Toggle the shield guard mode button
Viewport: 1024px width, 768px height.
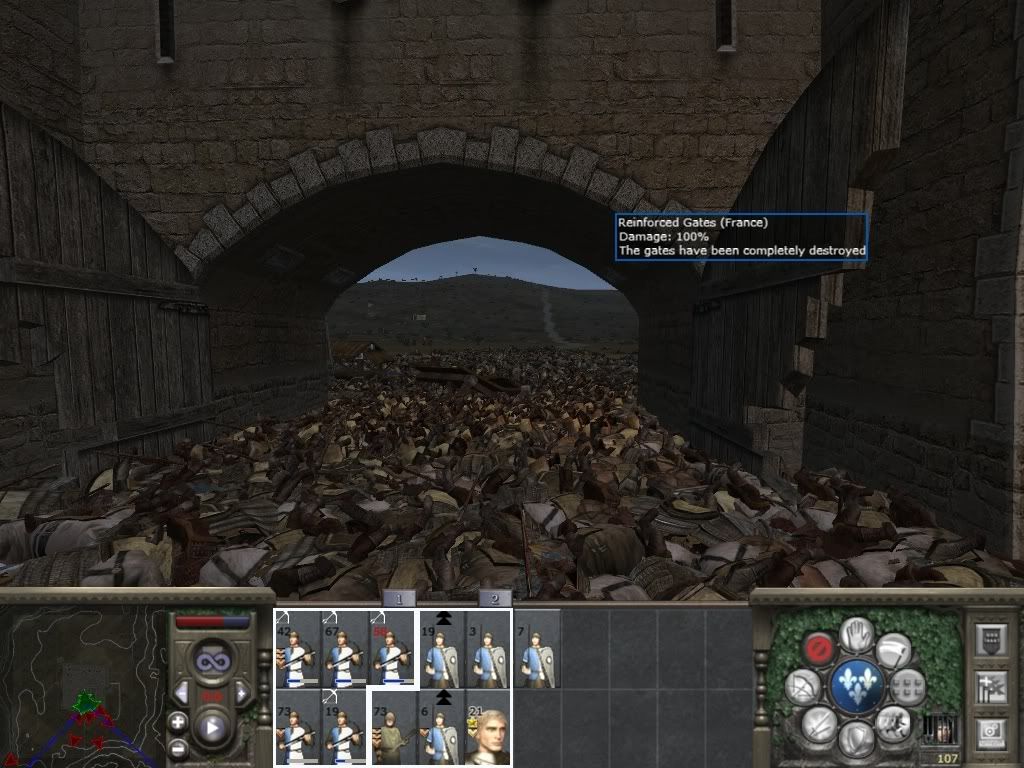tap(857, 740)
